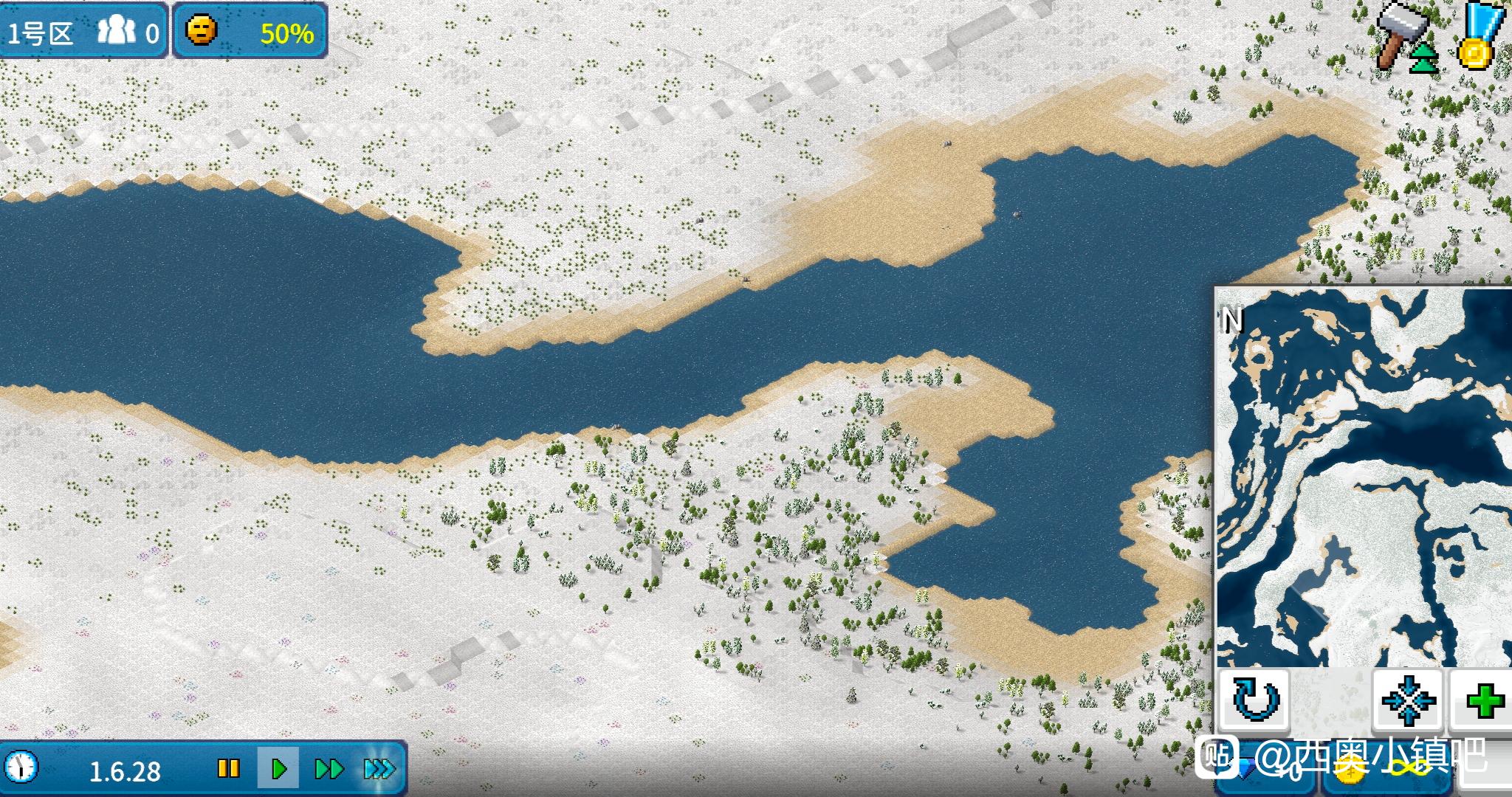Rotate the map with the blue arrow button
This screenshot has height=797, width=1512.
click(1254, 700)
